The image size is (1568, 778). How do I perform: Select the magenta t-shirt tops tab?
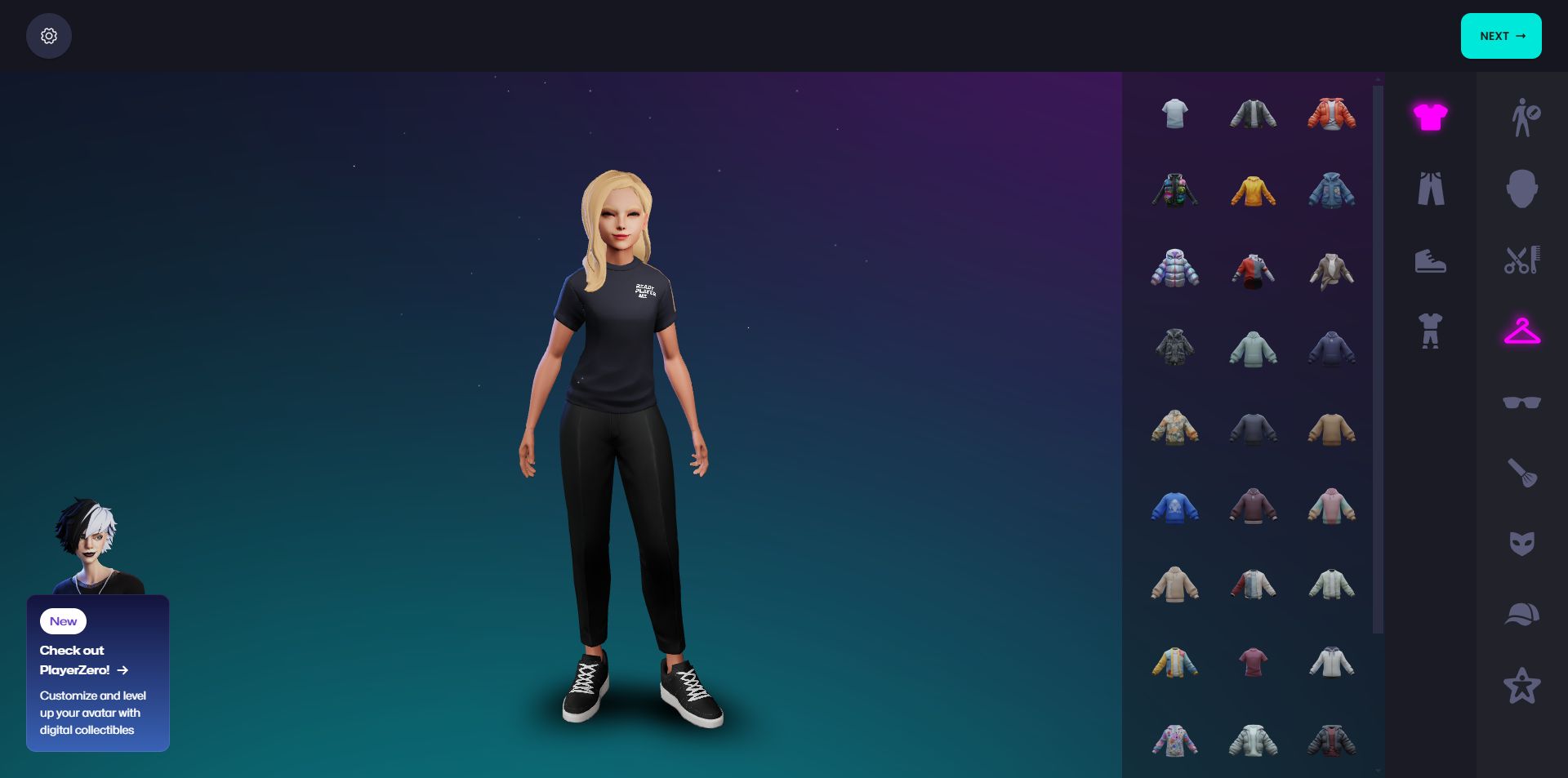(1430, 117)
